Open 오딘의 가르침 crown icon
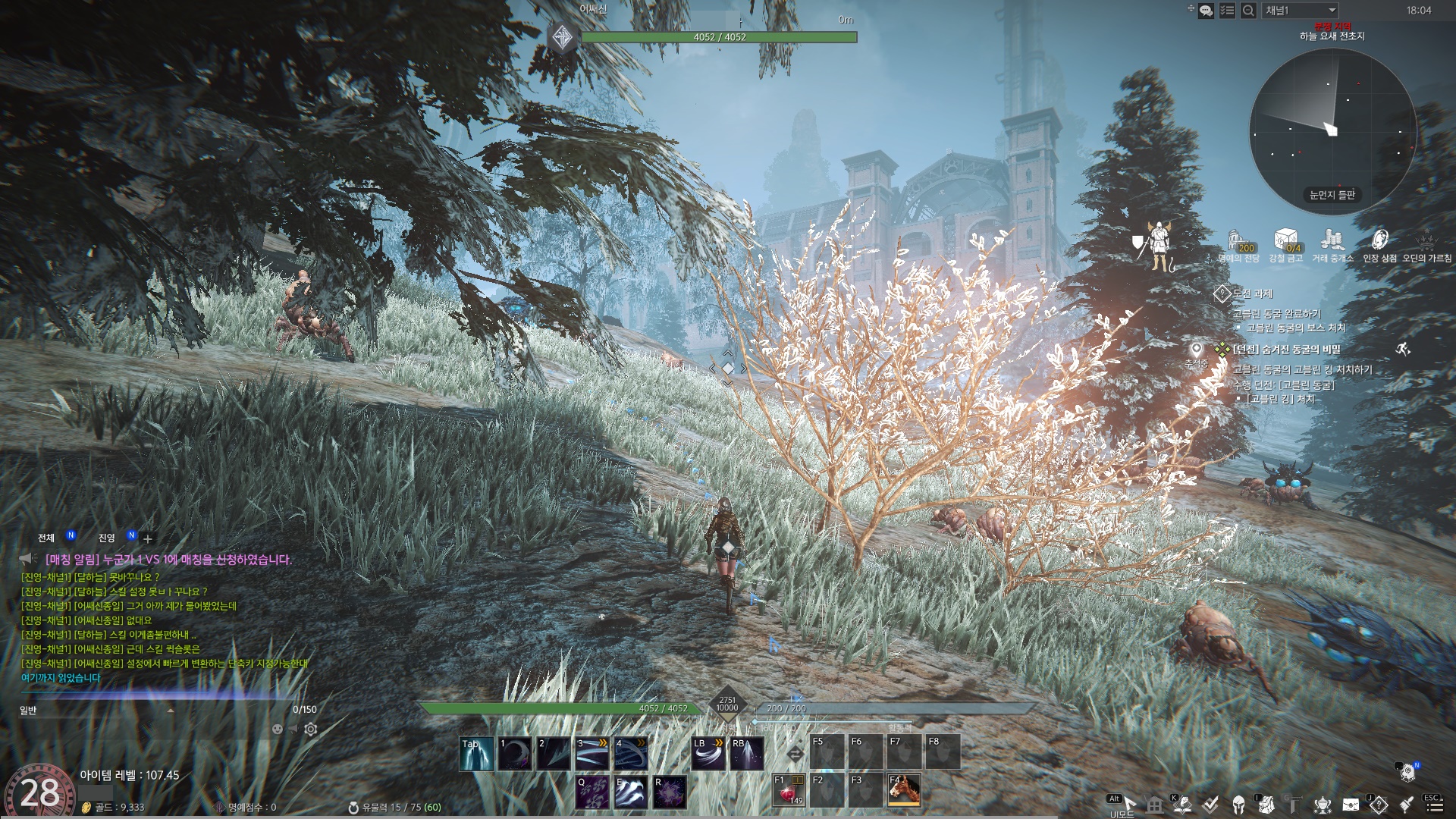This screenshot has width=1456, height=819. click(x=1426, y=241)
